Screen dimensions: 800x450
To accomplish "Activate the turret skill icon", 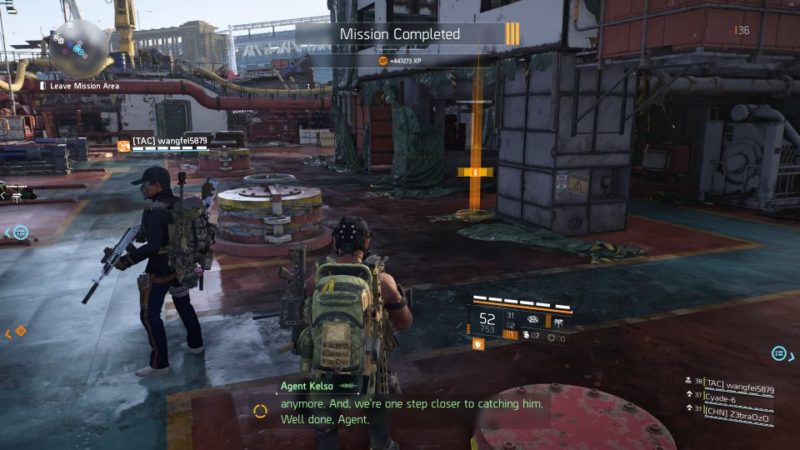I will click(531, 320).
